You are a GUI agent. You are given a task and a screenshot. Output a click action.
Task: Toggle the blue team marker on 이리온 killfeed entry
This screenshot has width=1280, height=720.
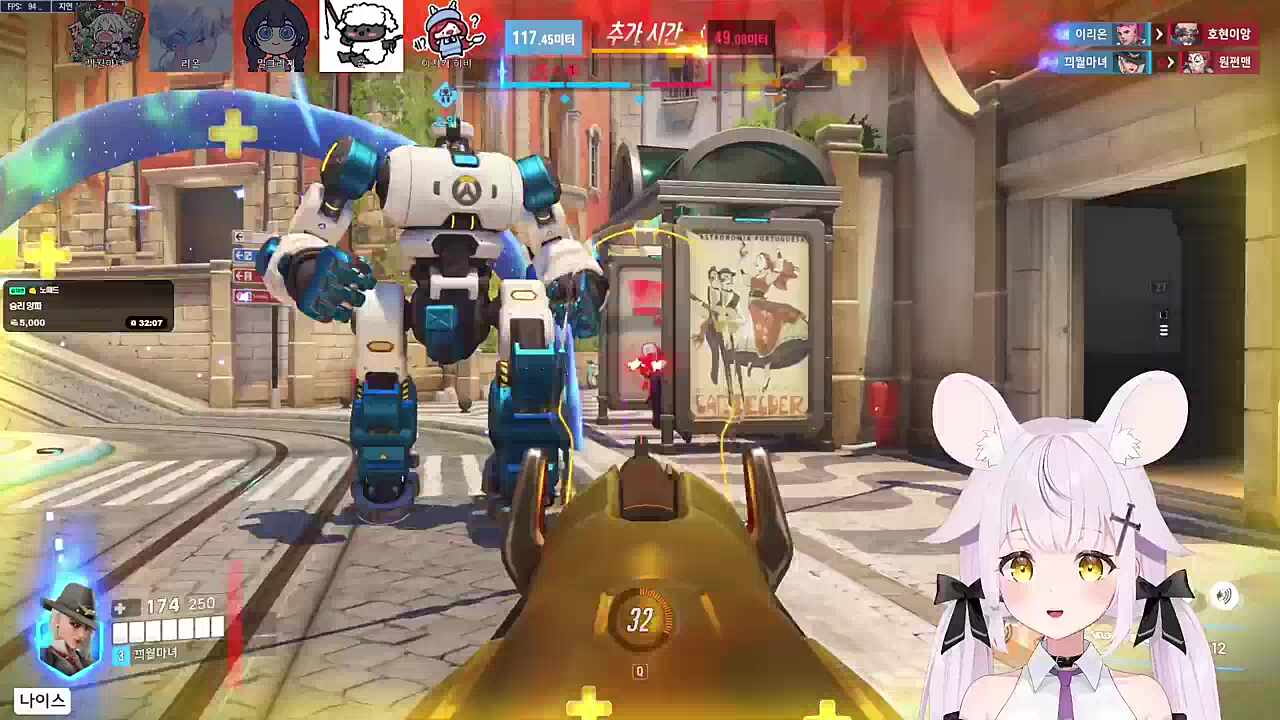point(1063,35)
